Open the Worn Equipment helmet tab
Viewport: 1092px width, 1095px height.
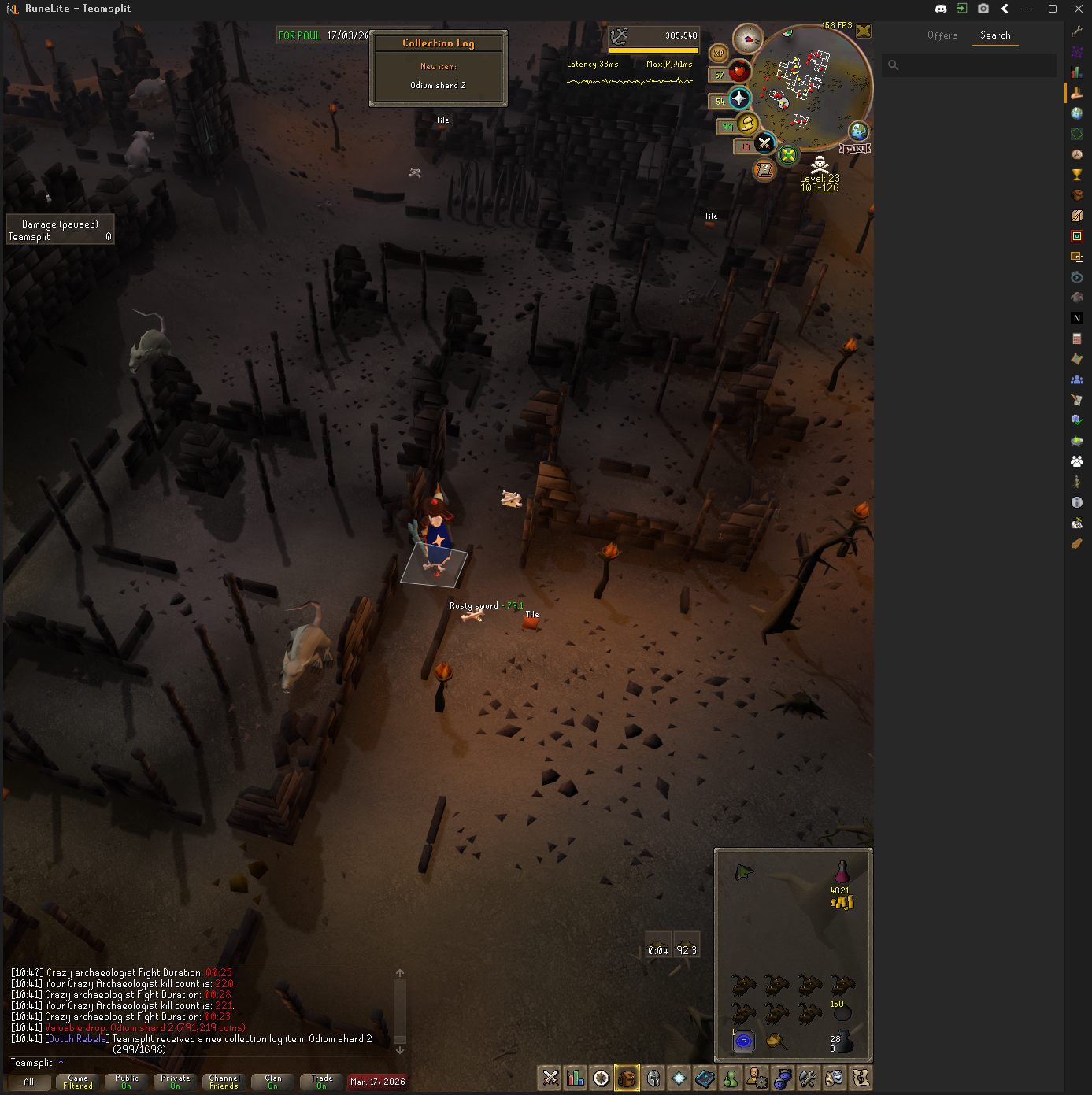pos(653,1078)
